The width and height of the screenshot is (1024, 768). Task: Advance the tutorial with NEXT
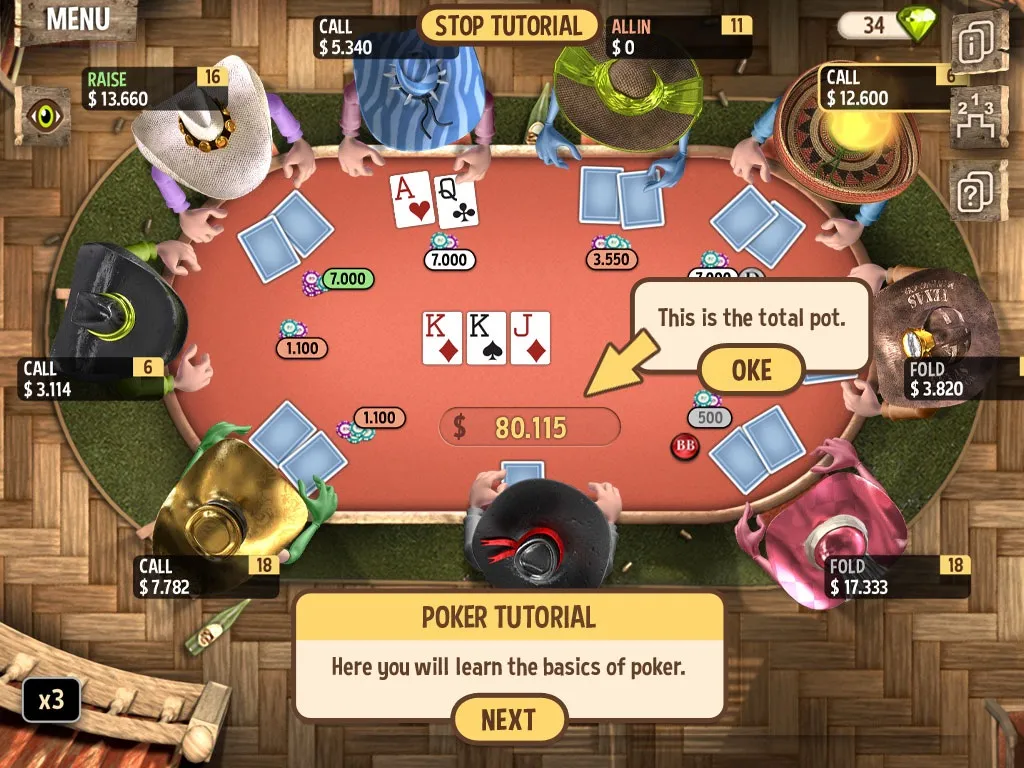tap(509, 719)
